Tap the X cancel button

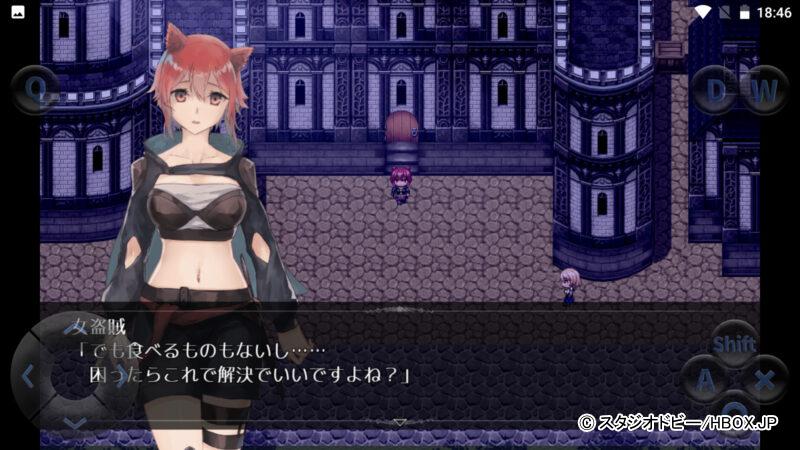pyautogui.click(x=764, y=380)
